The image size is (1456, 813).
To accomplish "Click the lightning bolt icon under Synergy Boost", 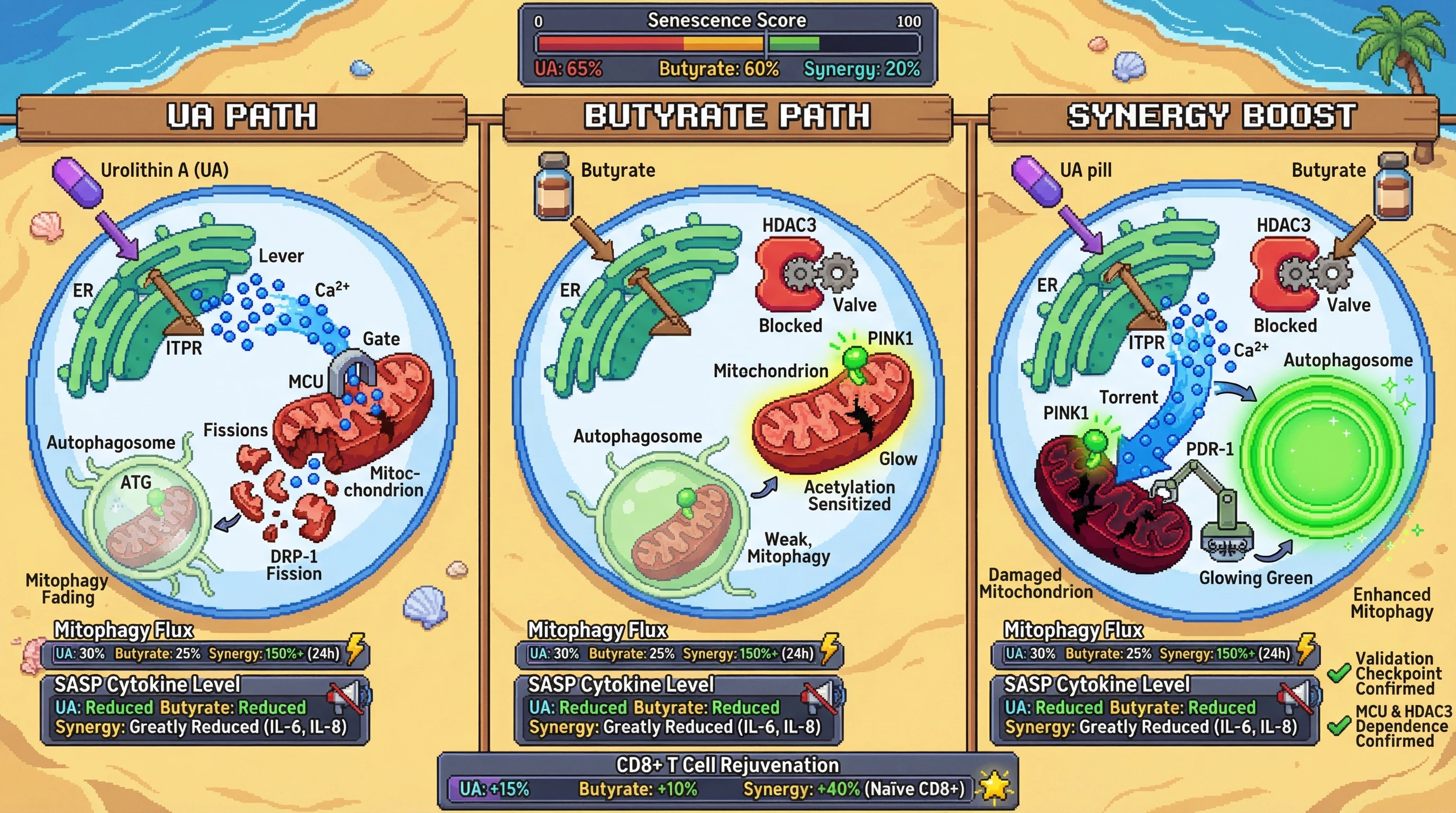I will pos(1306,649).
